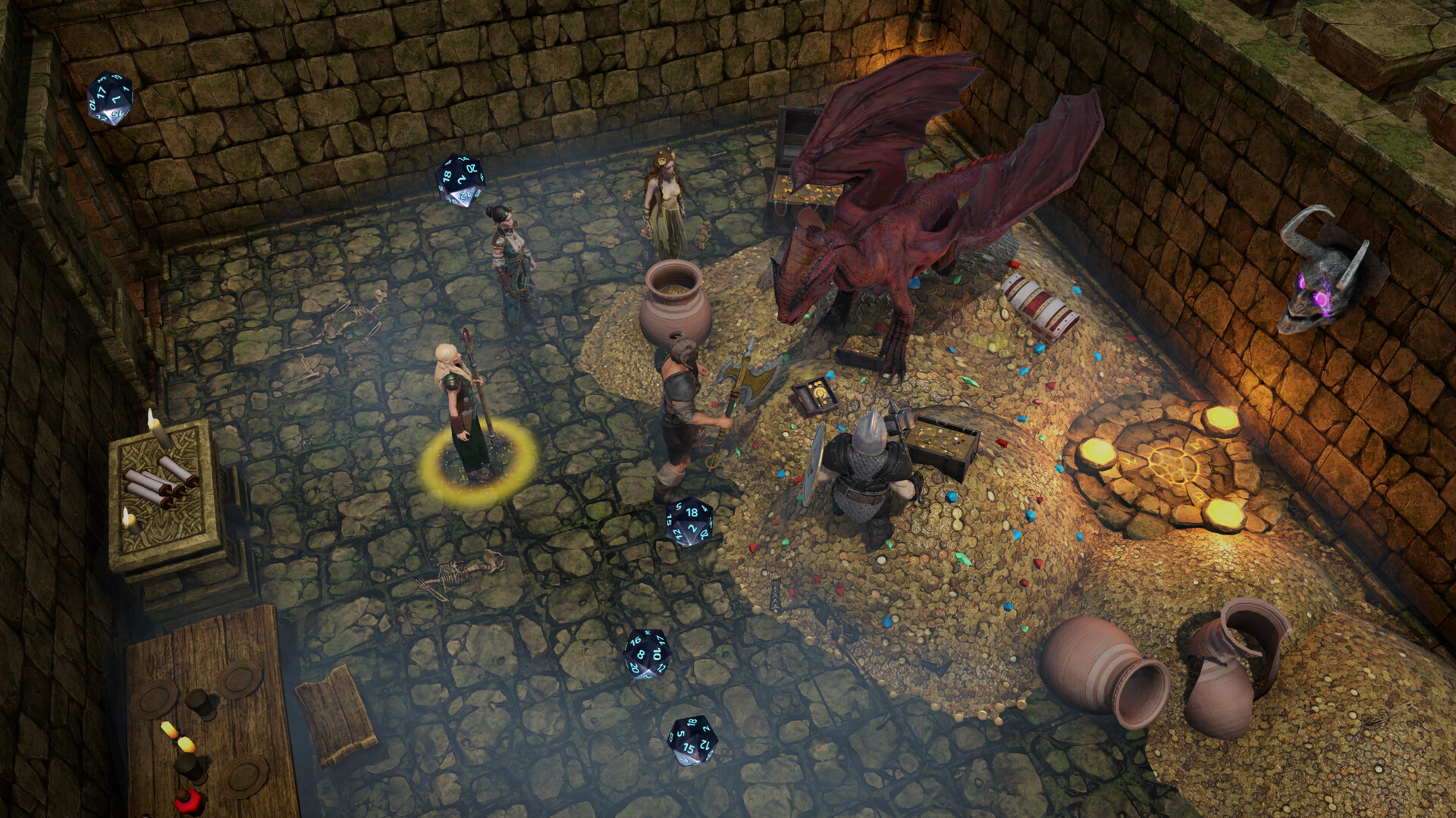
Task: Select the blonde elf mage with yellow ring
Action: coord(464,413)
